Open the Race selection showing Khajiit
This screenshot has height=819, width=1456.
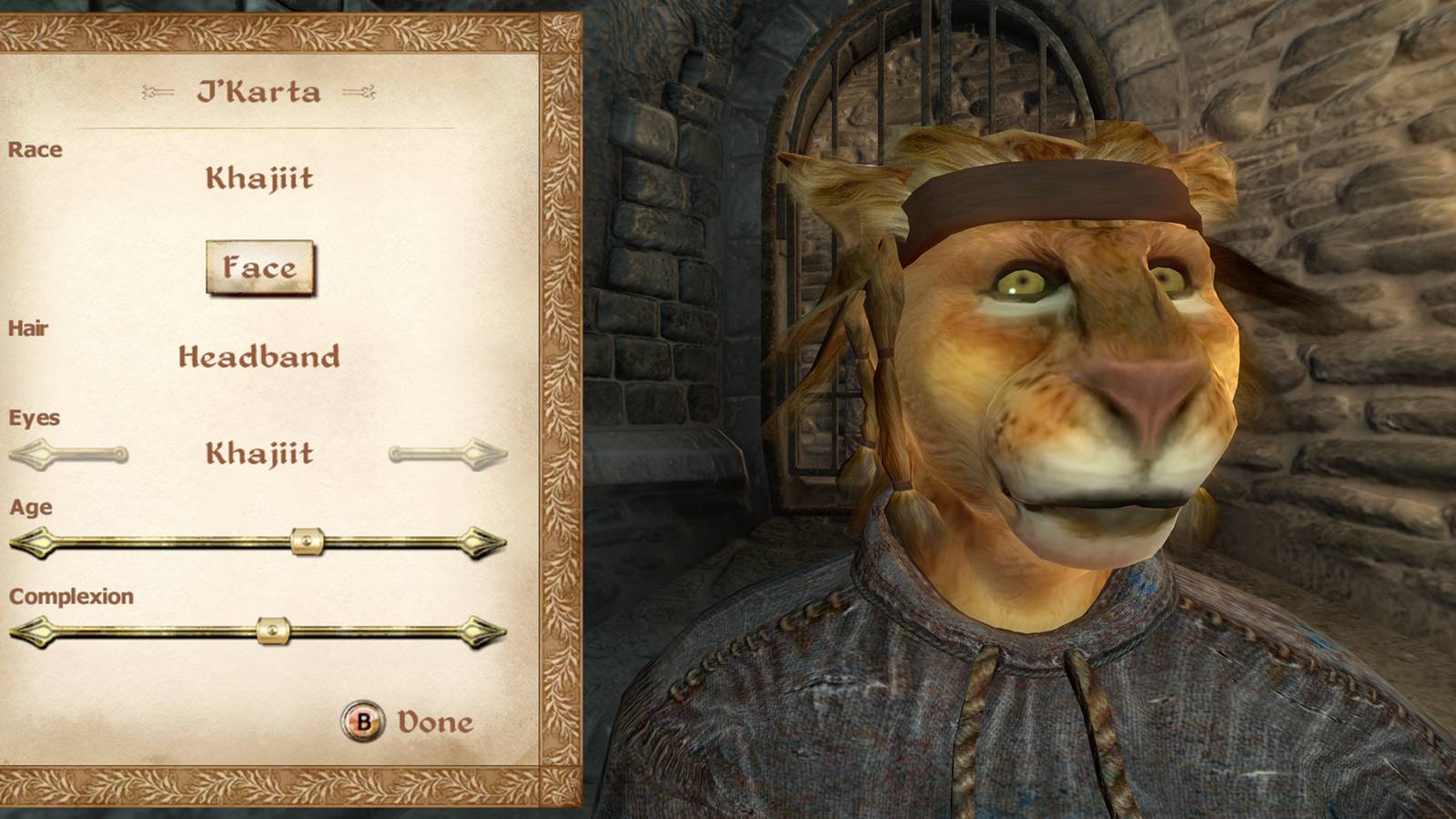[261, 179]
